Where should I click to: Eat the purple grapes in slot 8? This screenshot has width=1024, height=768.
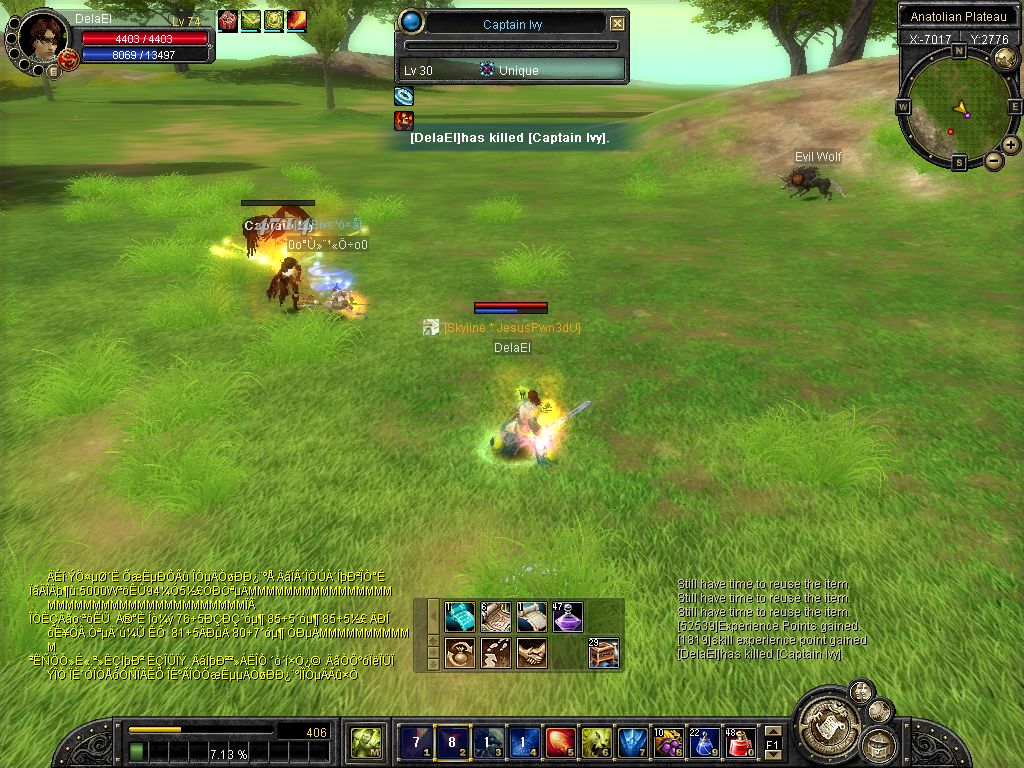click(667, 742)
